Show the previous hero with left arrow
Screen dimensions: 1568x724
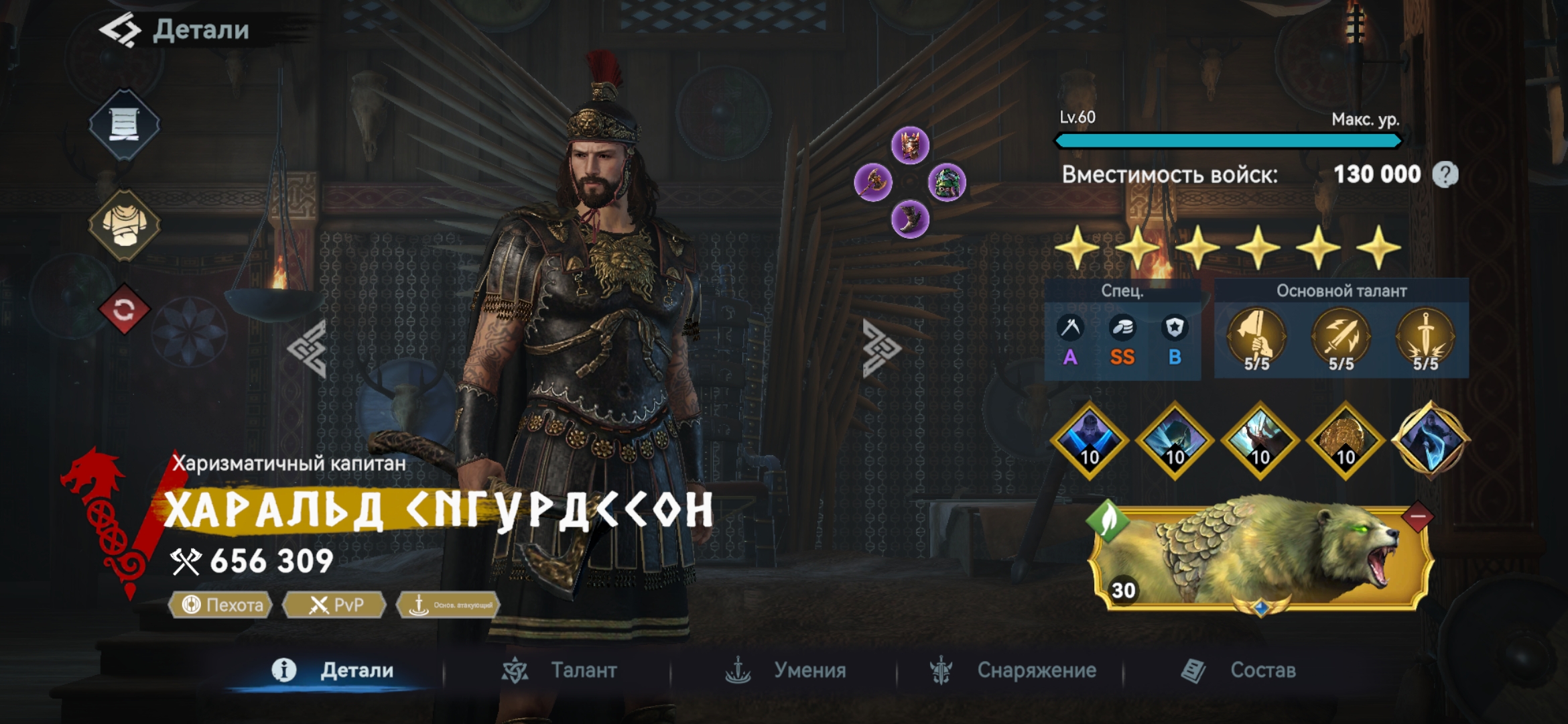pyautogui.click(x=308, y=349)
